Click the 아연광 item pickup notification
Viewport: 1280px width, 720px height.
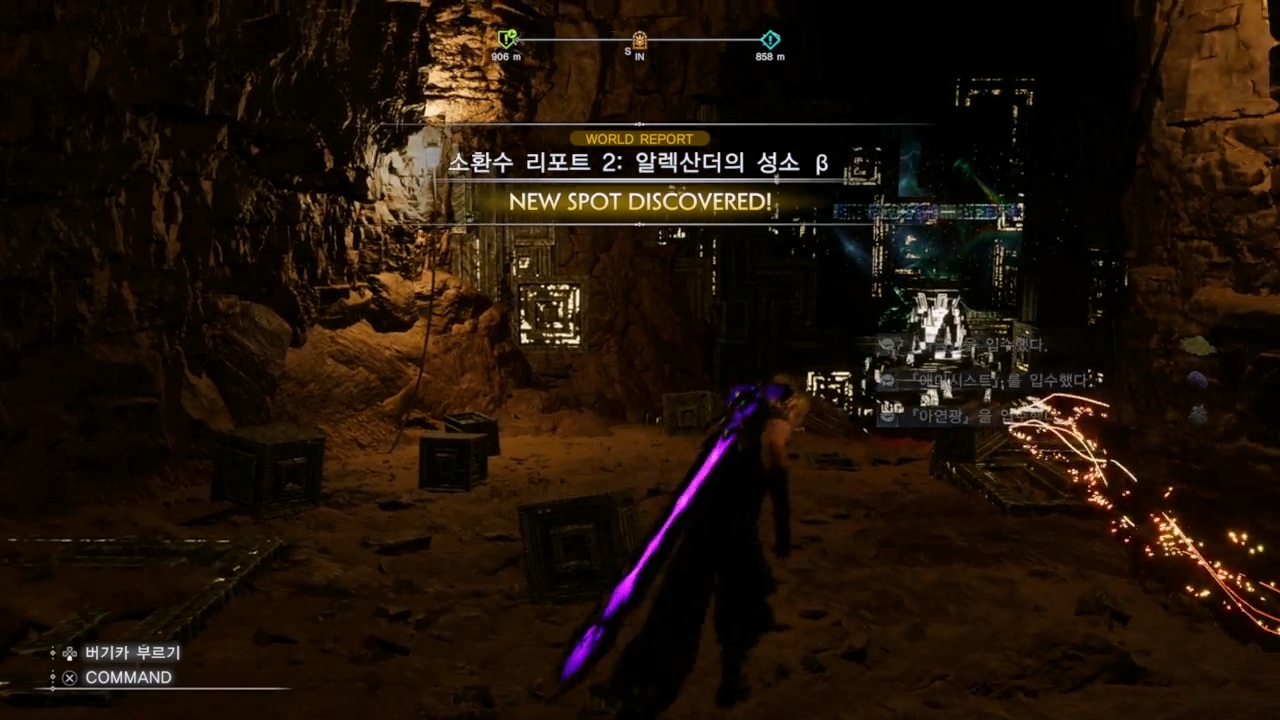click(965, 414)
